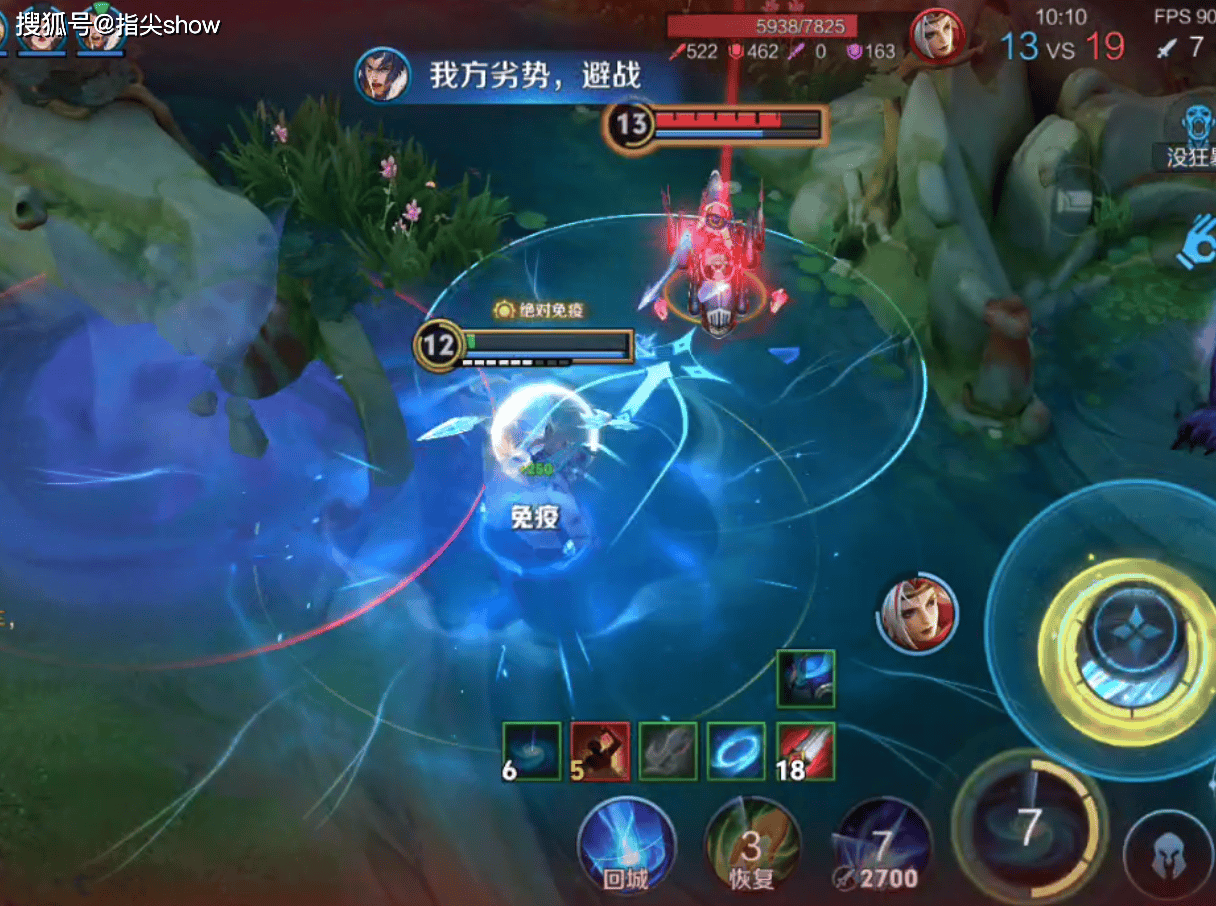
Task: Select the red sword item numbered 18
Action: pyautogui.click(x=805, y=751)
